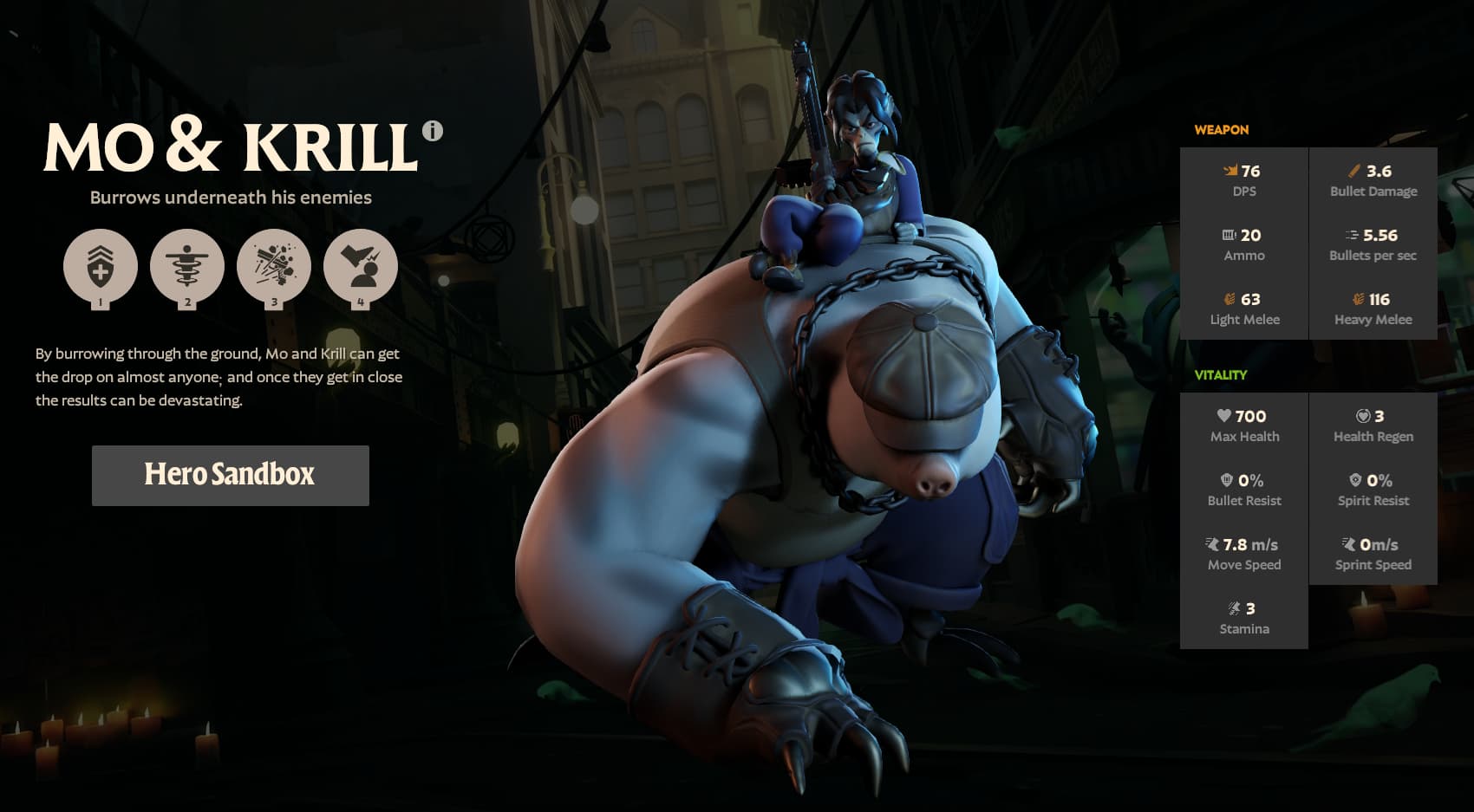Collapse the Light Melee stat entry
Screen dimensions: 1474x812
click(x=1244, y=309)
